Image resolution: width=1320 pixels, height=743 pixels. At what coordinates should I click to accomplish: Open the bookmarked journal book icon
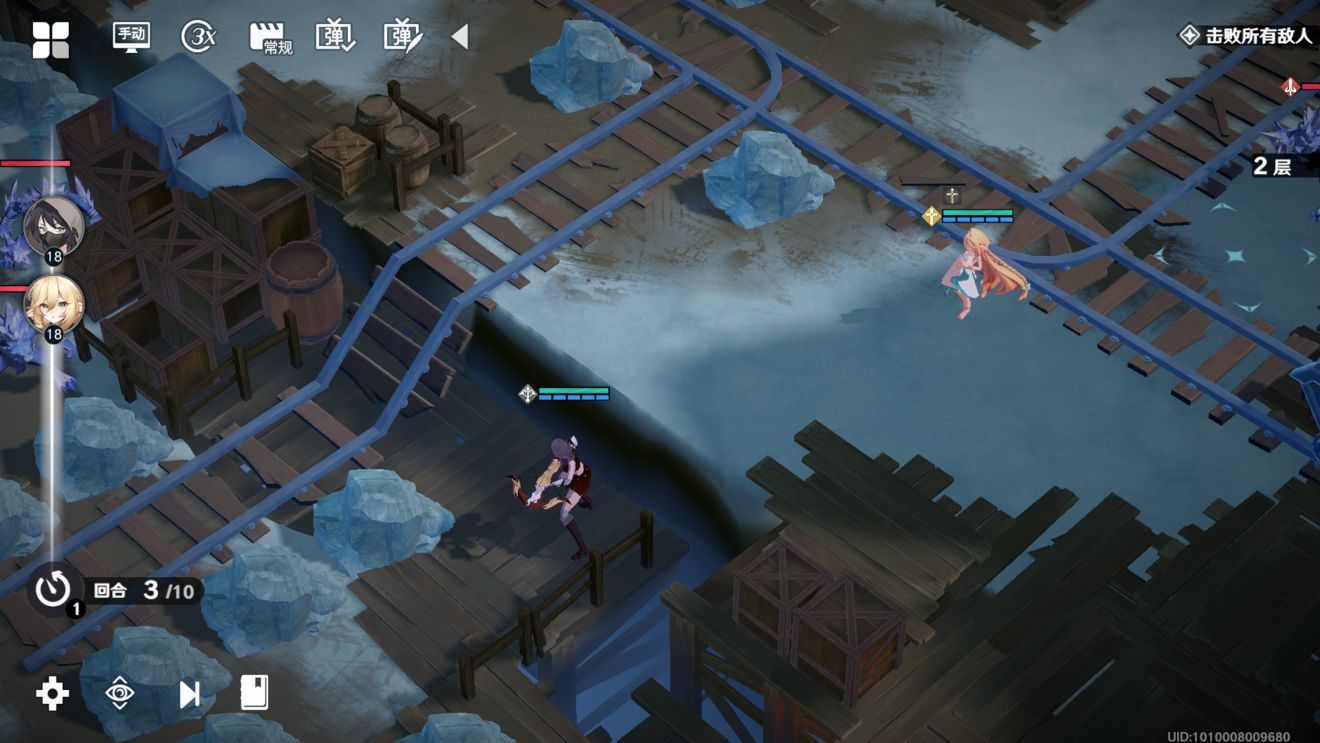pos(255,692)
